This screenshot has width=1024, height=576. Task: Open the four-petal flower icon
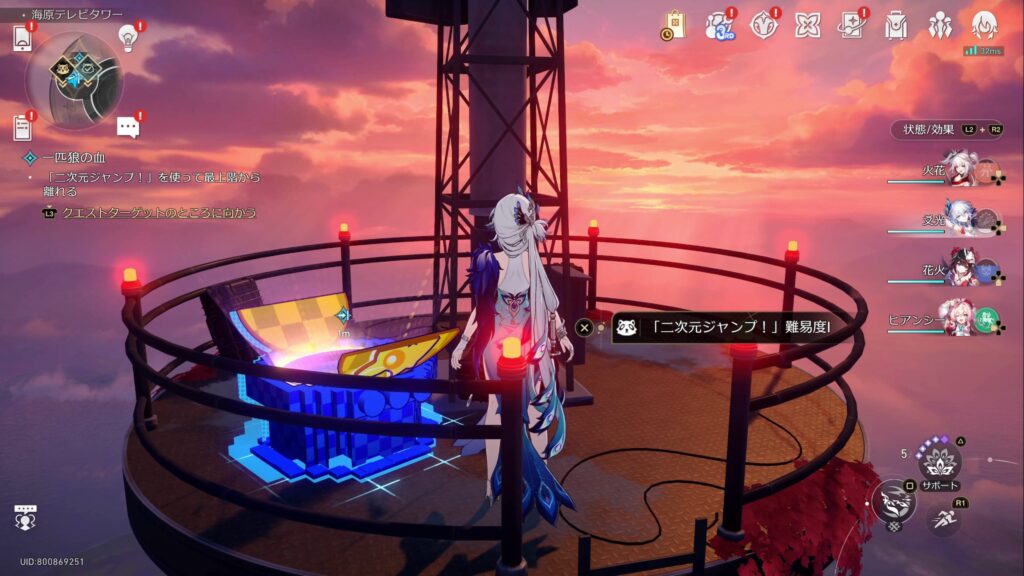click(808, 25)
